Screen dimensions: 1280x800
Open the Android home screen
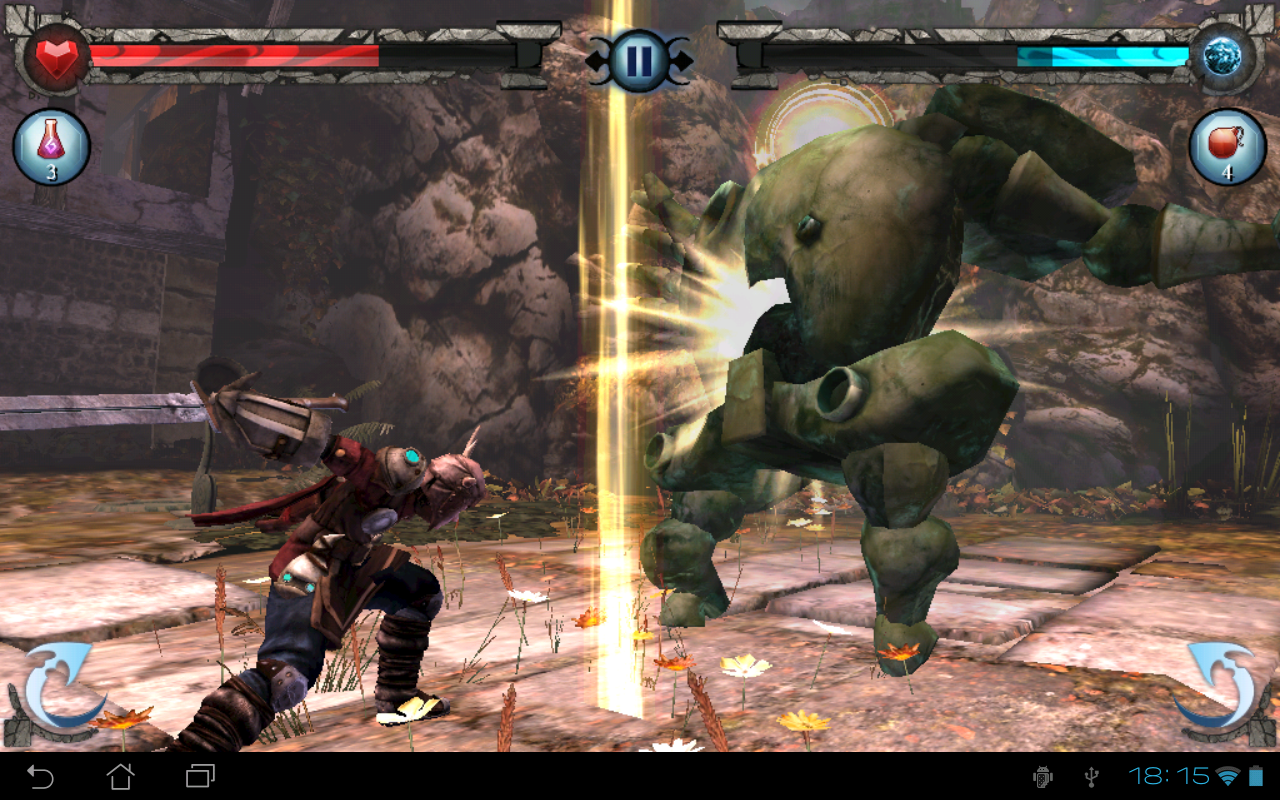pyautogui.click(x=120, y=776)
